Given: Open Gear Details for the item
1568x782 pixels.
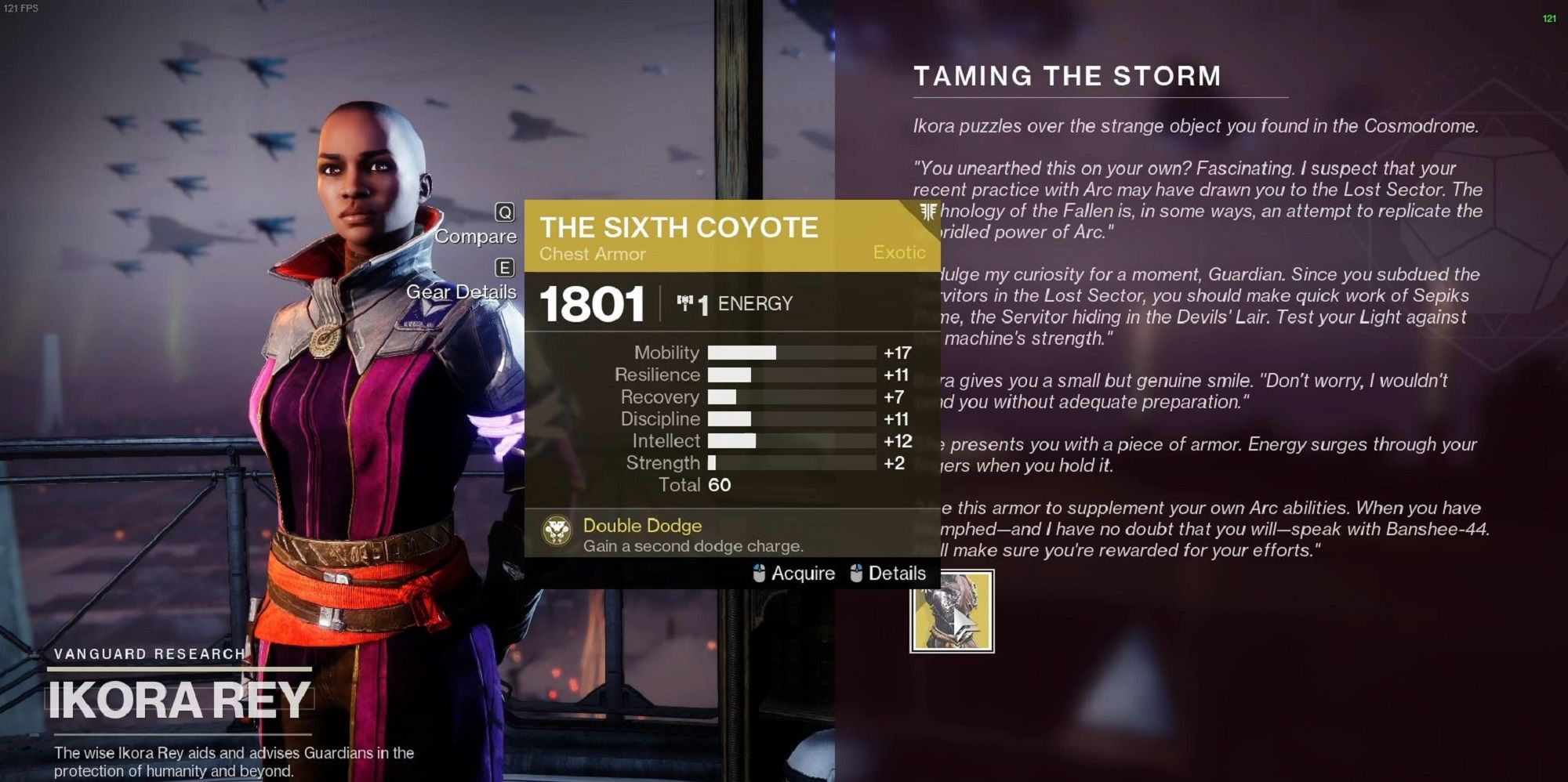Looking at the screenshot, I should [460, 291].
